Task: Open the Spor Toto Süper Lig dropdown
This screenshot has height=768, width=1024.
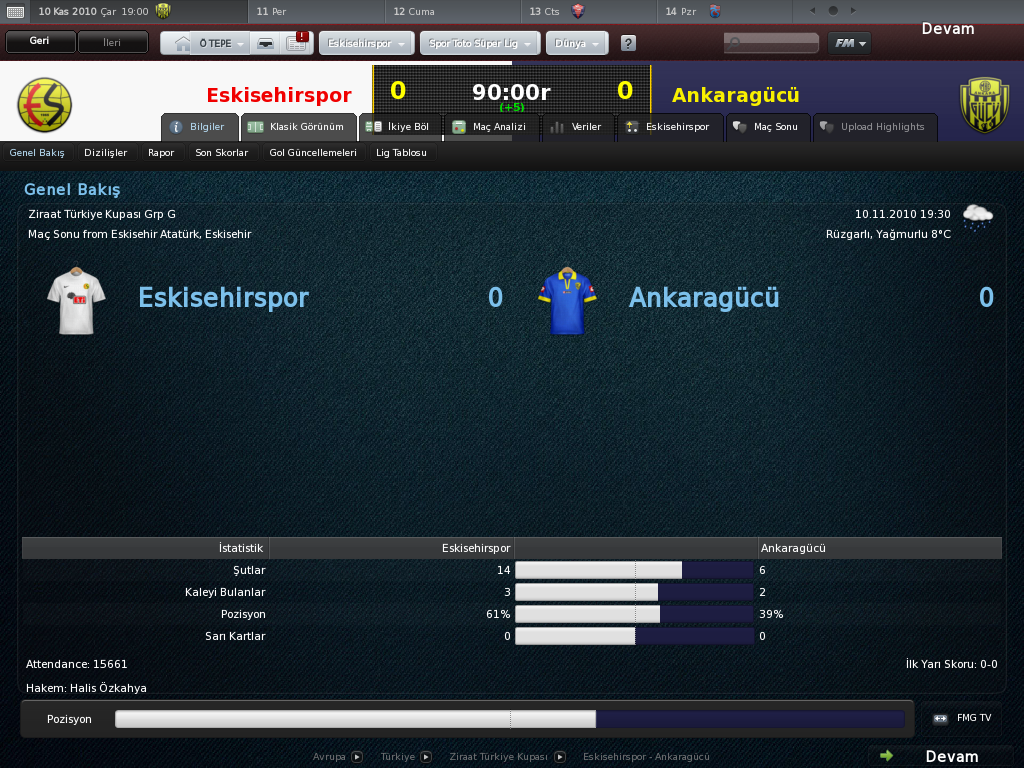Action: 481,44
